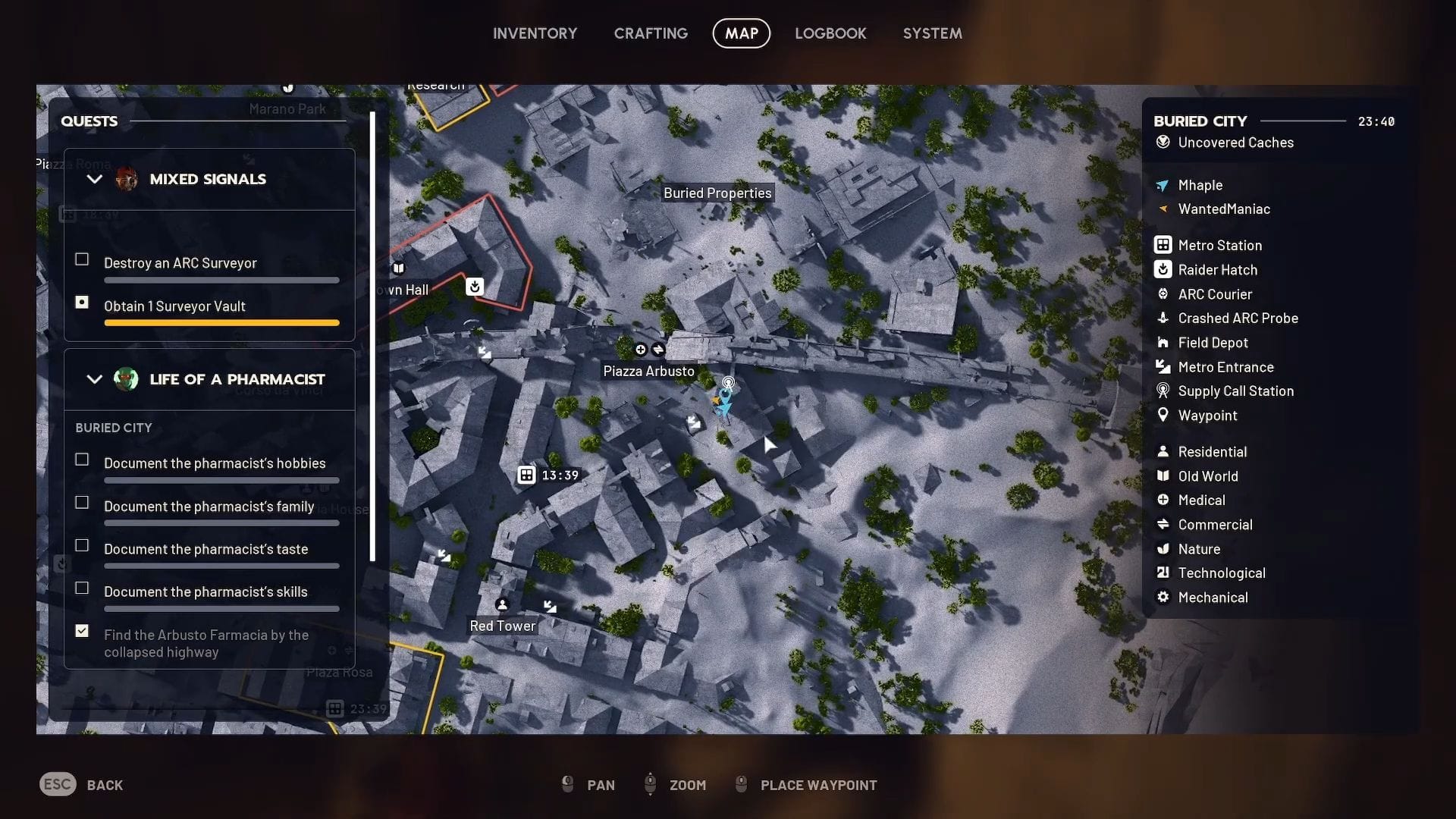Select the Metro Station legend icon

(x=1163, y=245)
